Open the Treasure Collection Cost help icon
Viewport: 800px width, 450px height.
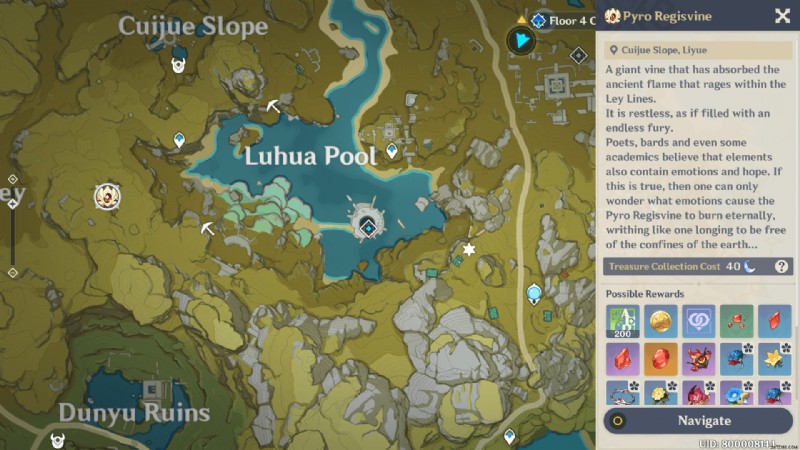click(782, 266)
